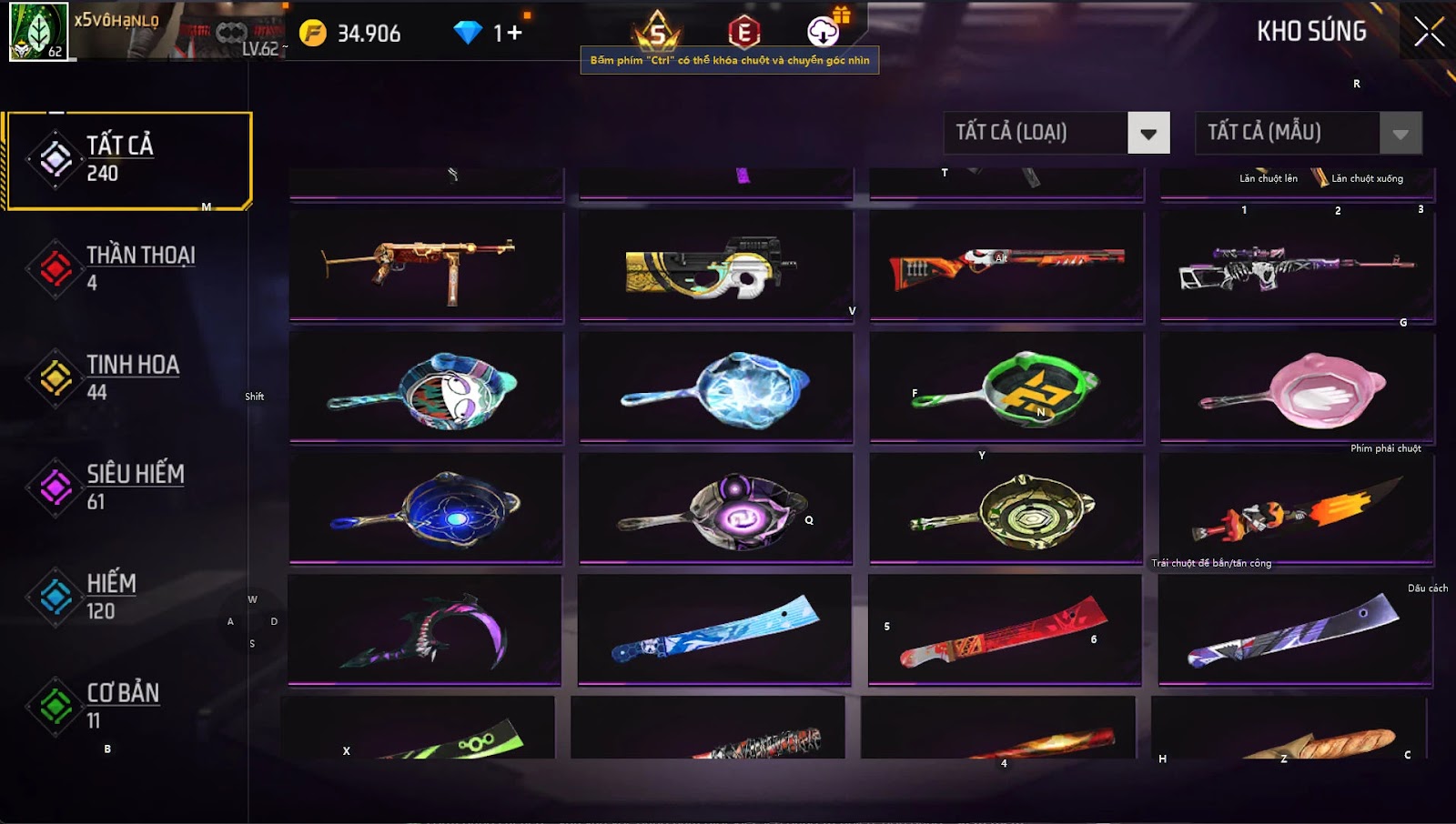Select the pink frying pan skin

(1297, 389)
